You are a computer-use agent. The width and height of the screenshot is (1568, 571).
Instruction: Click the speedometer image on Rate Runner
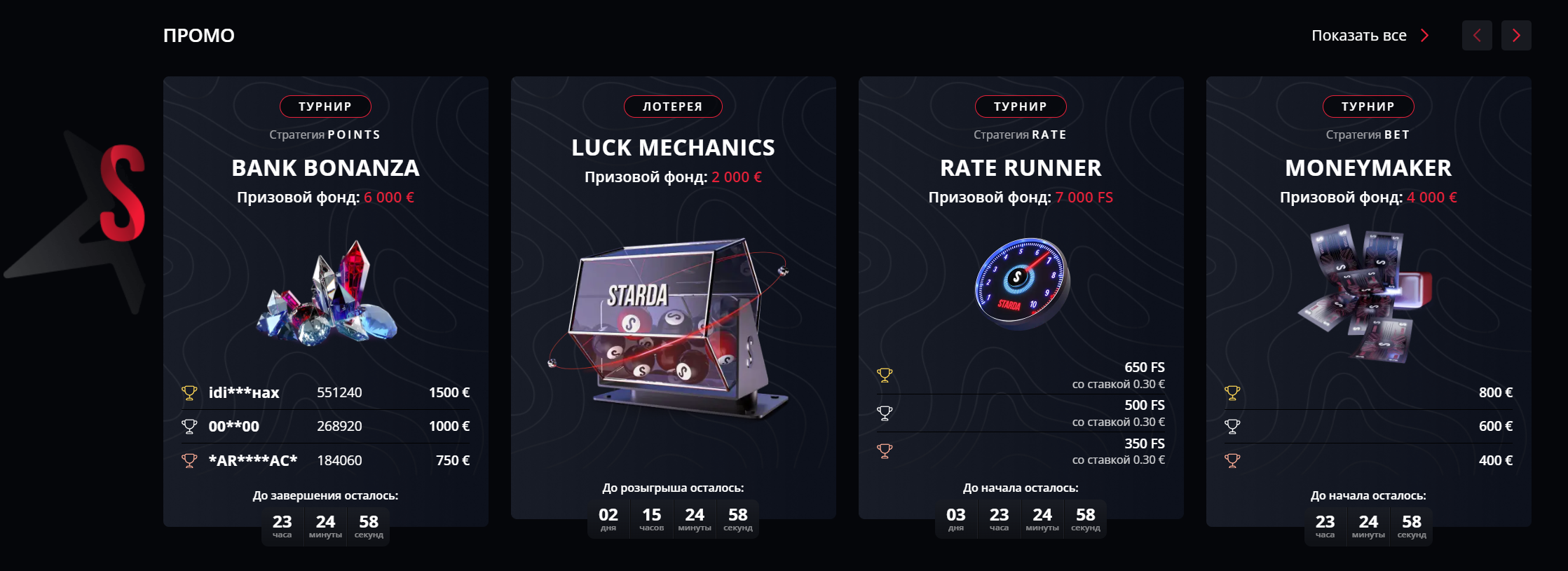(x=1021, y=284)
